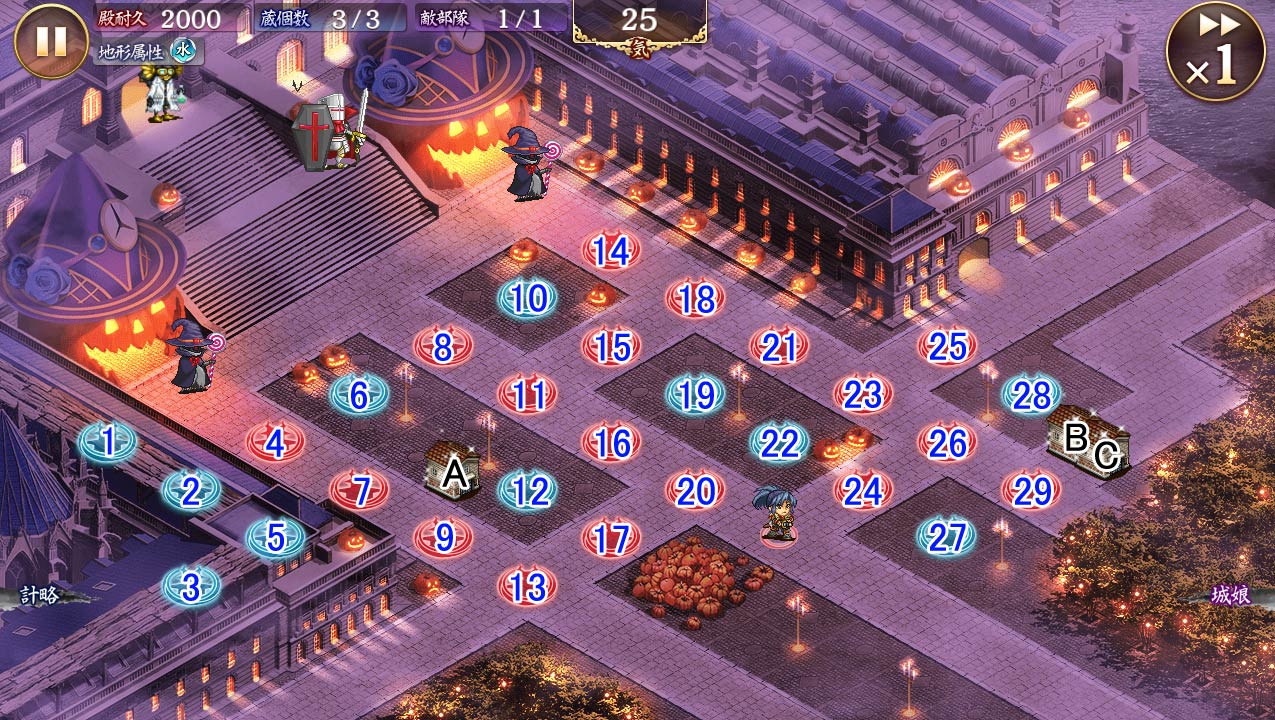1275x720 pixels.
Task: Choose red deployment tile 29
Action: 1031,490
